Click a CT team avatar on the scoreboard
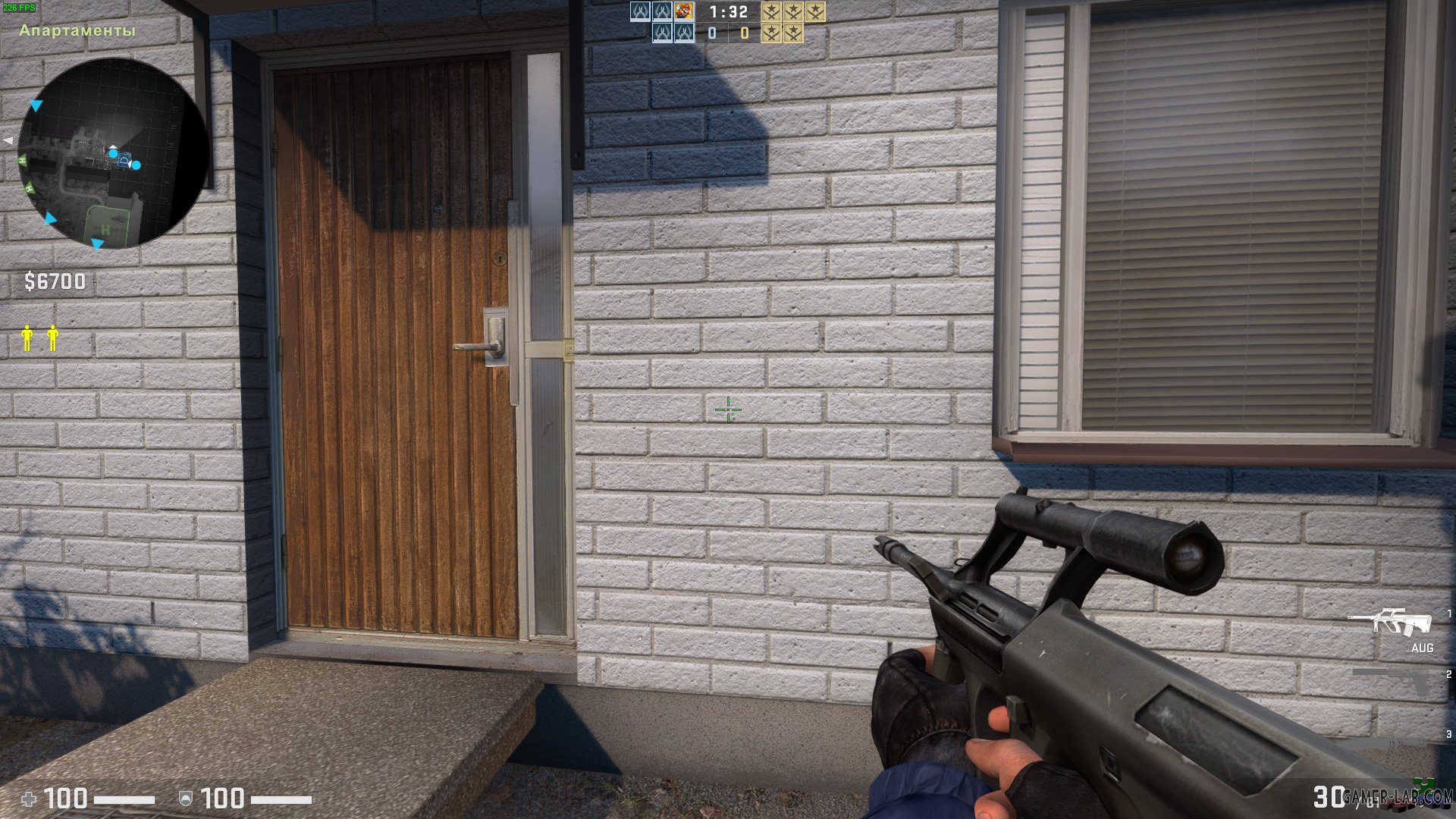This screenshot has height=819, width=1456. 639,13
